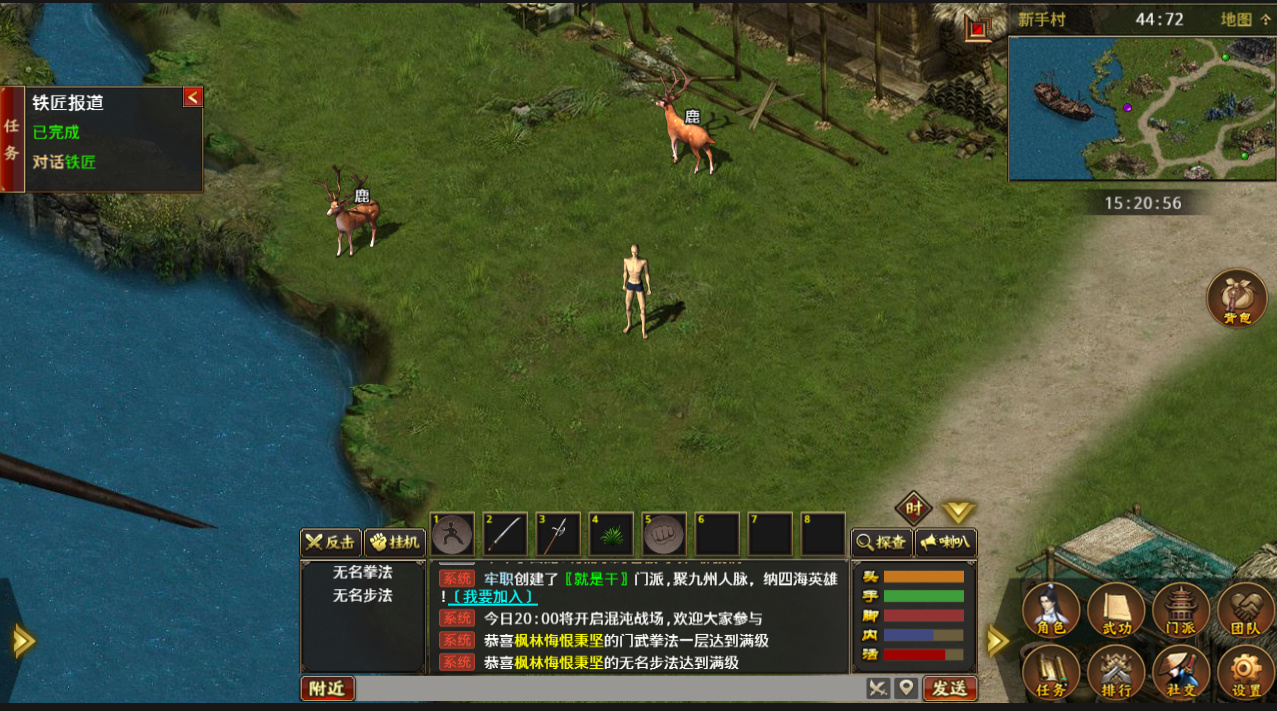Open the 武功 martial arts menu
Image resolution: width=1277 pixels, height=711 pixels.
tap(1116, 610)
